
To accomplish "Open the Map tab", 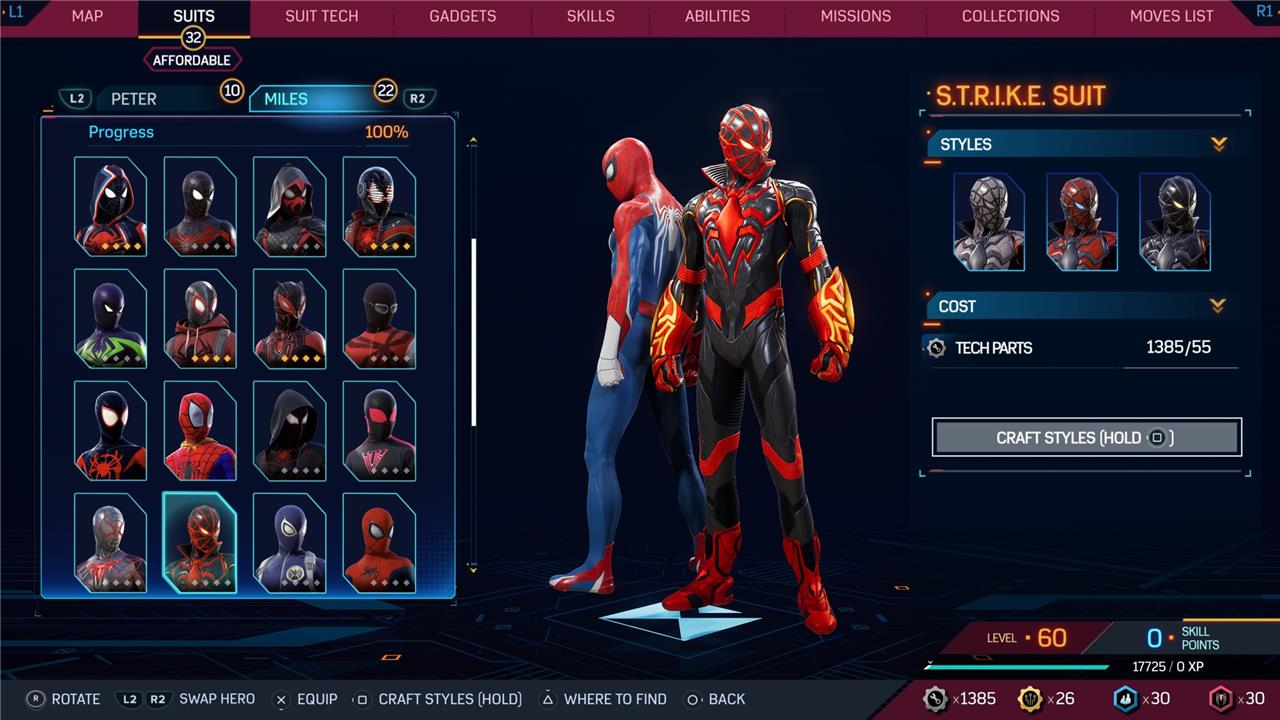I will point(87,16).
